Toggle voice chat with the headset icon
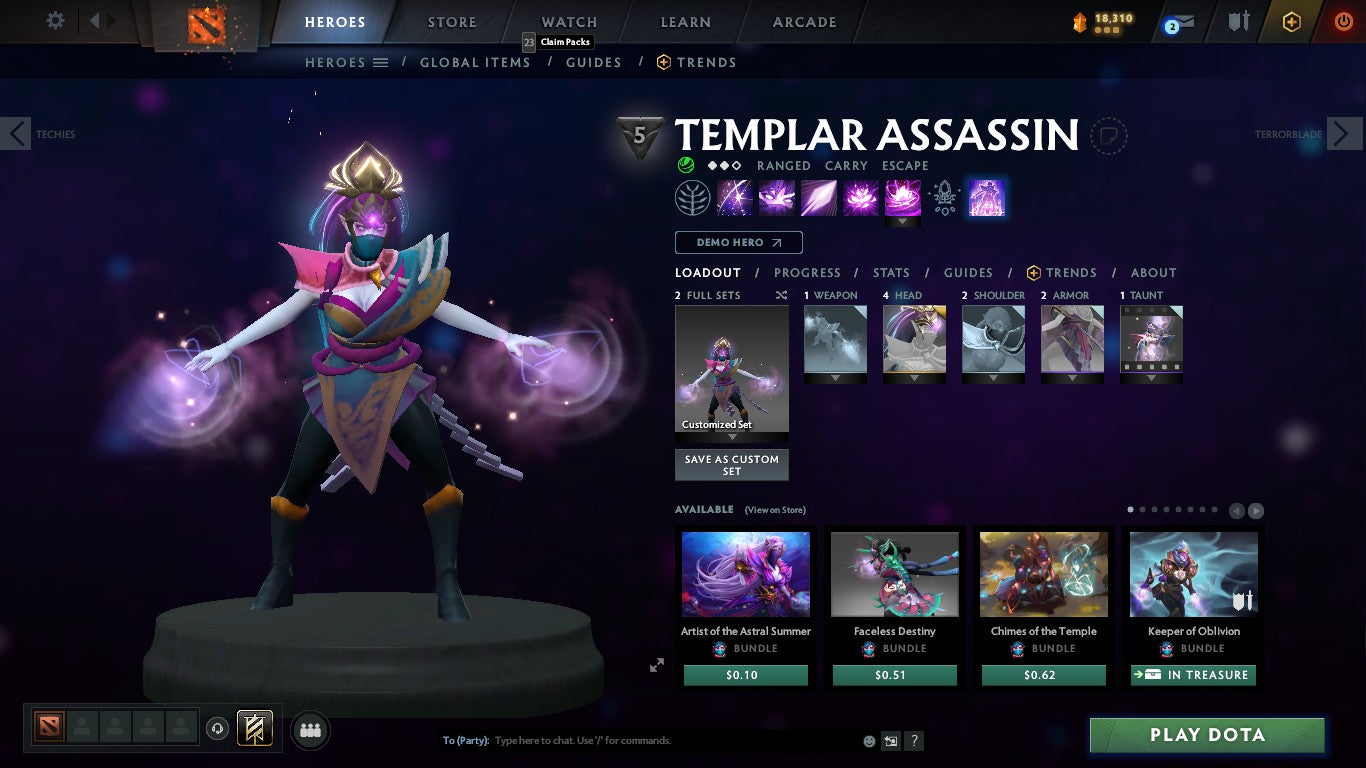1366x768 pixels. pos(218,730)
